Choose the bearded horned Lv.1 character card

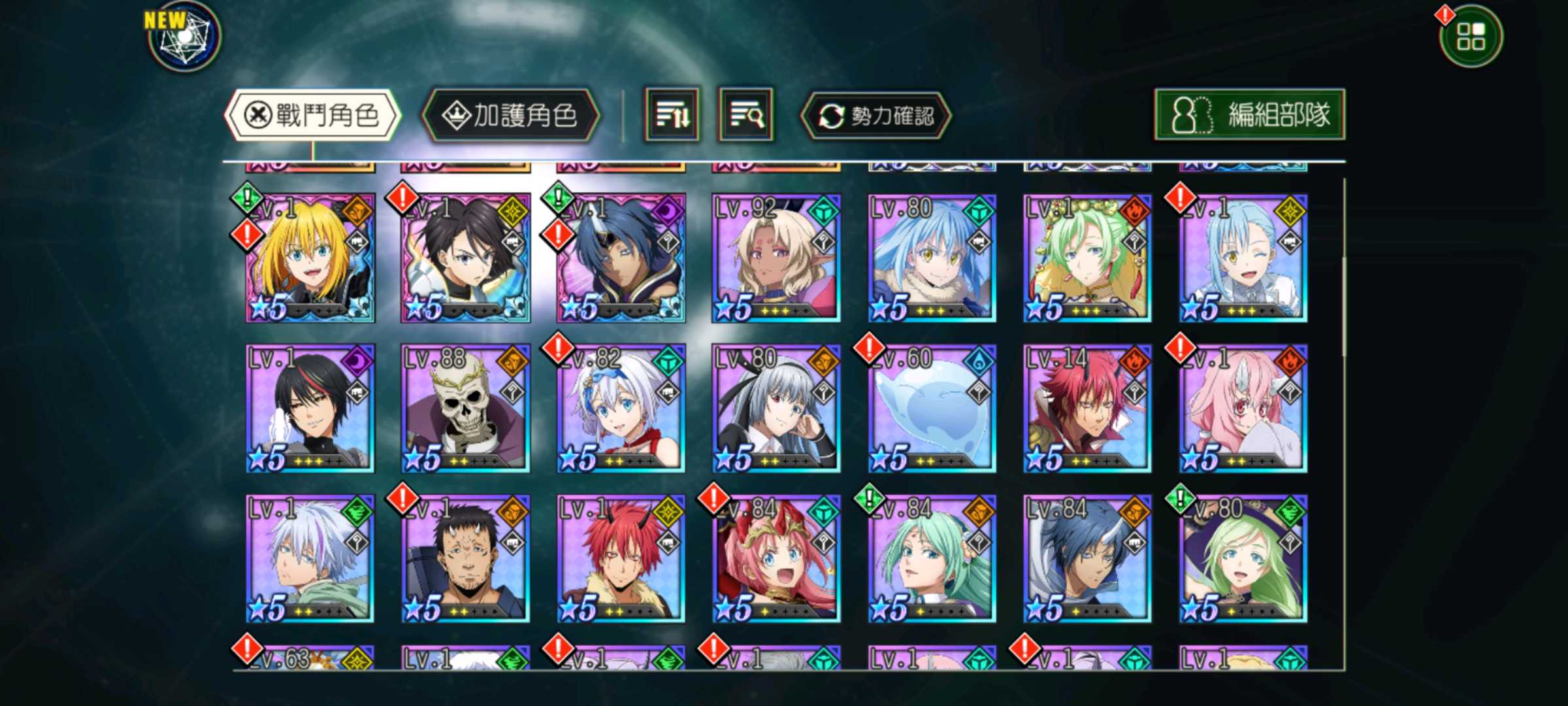[x=465, y=559]
